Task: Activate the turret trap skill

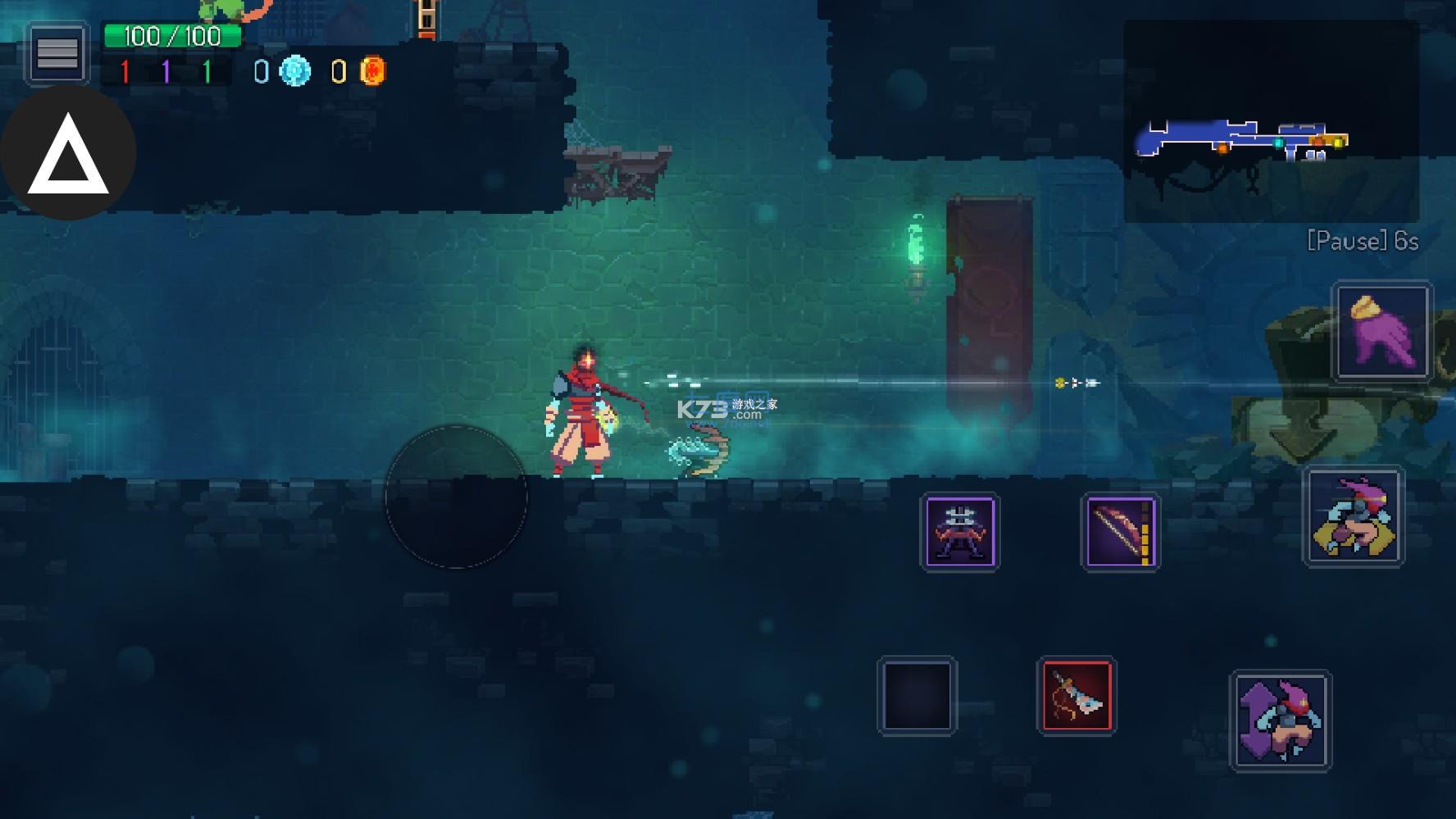Action: tap(959, 532)
